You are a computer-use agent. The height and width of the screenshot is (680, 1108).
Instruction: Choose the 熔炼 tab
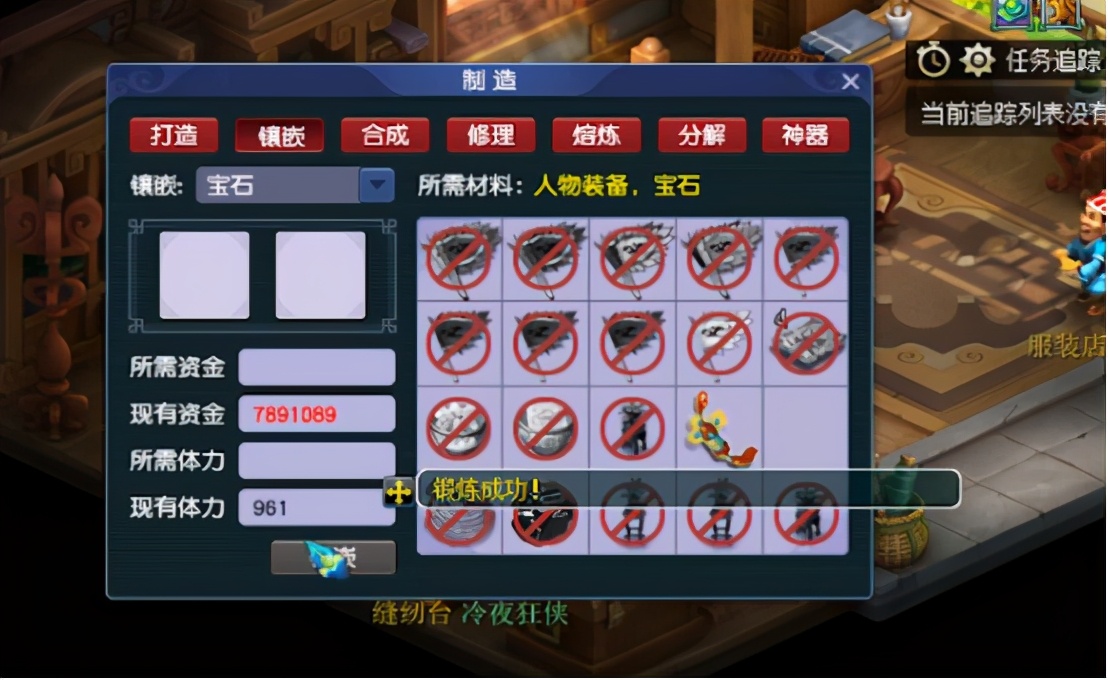(x=596, y=135)
